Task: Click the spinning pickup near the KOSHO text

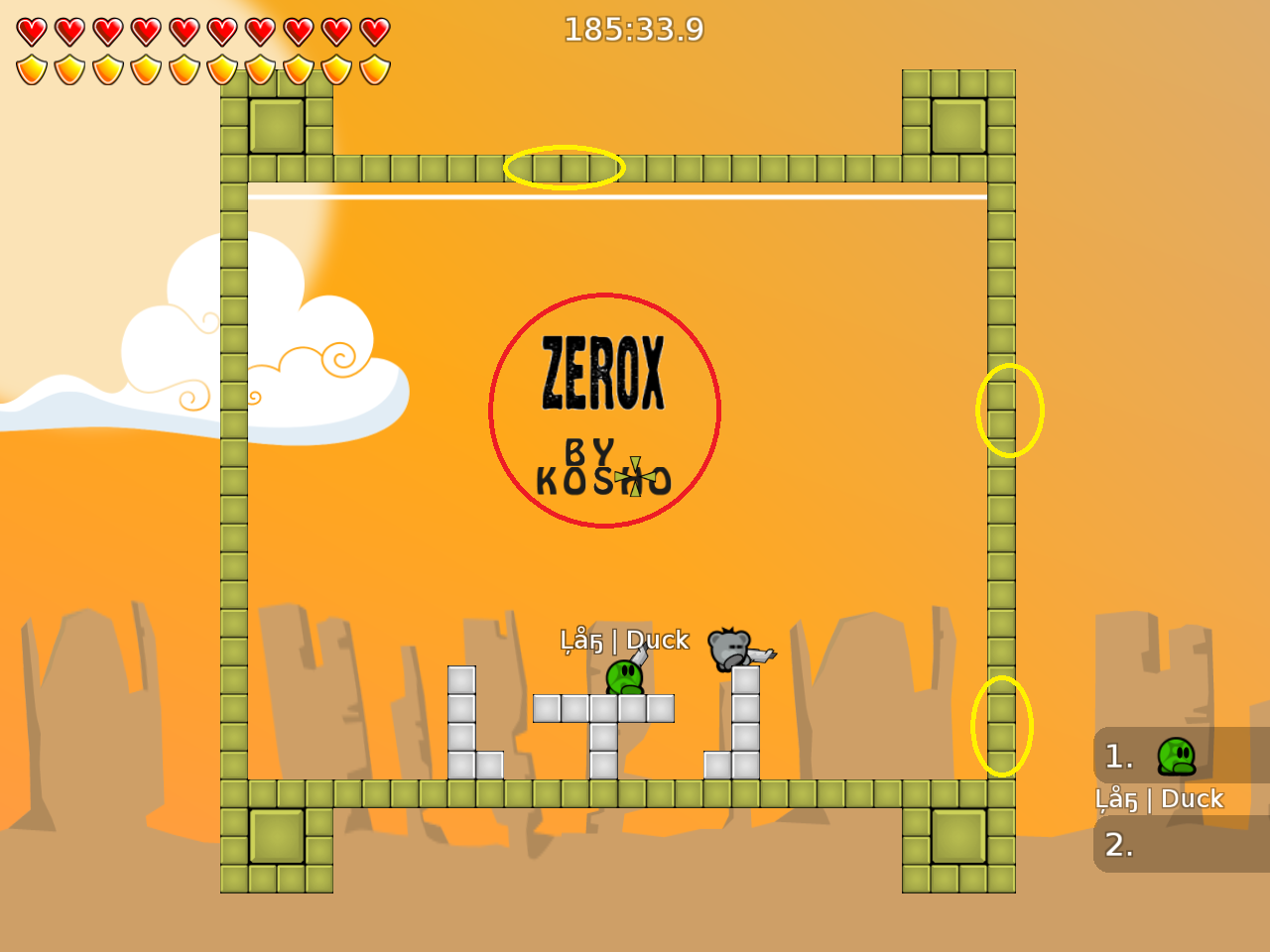Action: (632, 476)
